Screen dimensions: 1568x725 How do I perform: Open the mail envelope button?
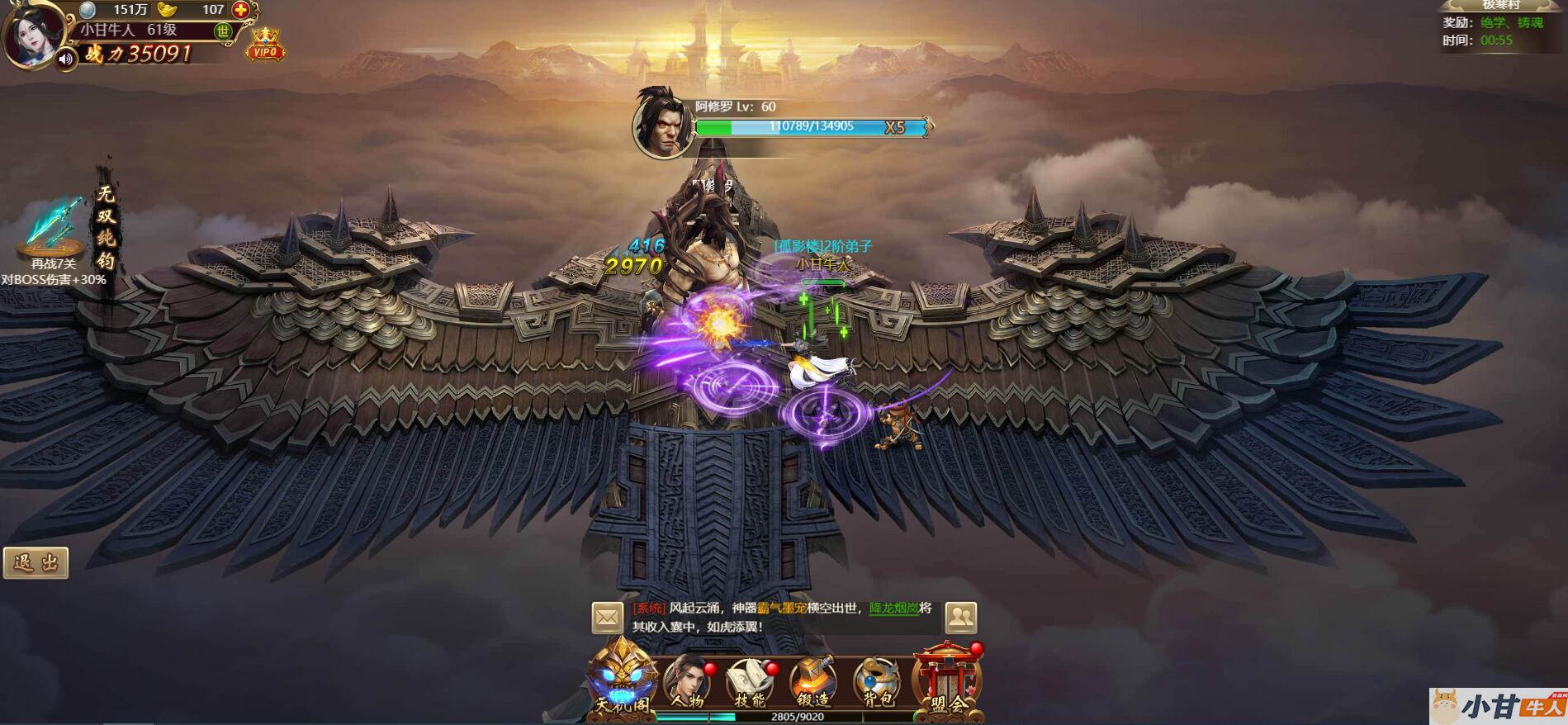pos(608,618)
